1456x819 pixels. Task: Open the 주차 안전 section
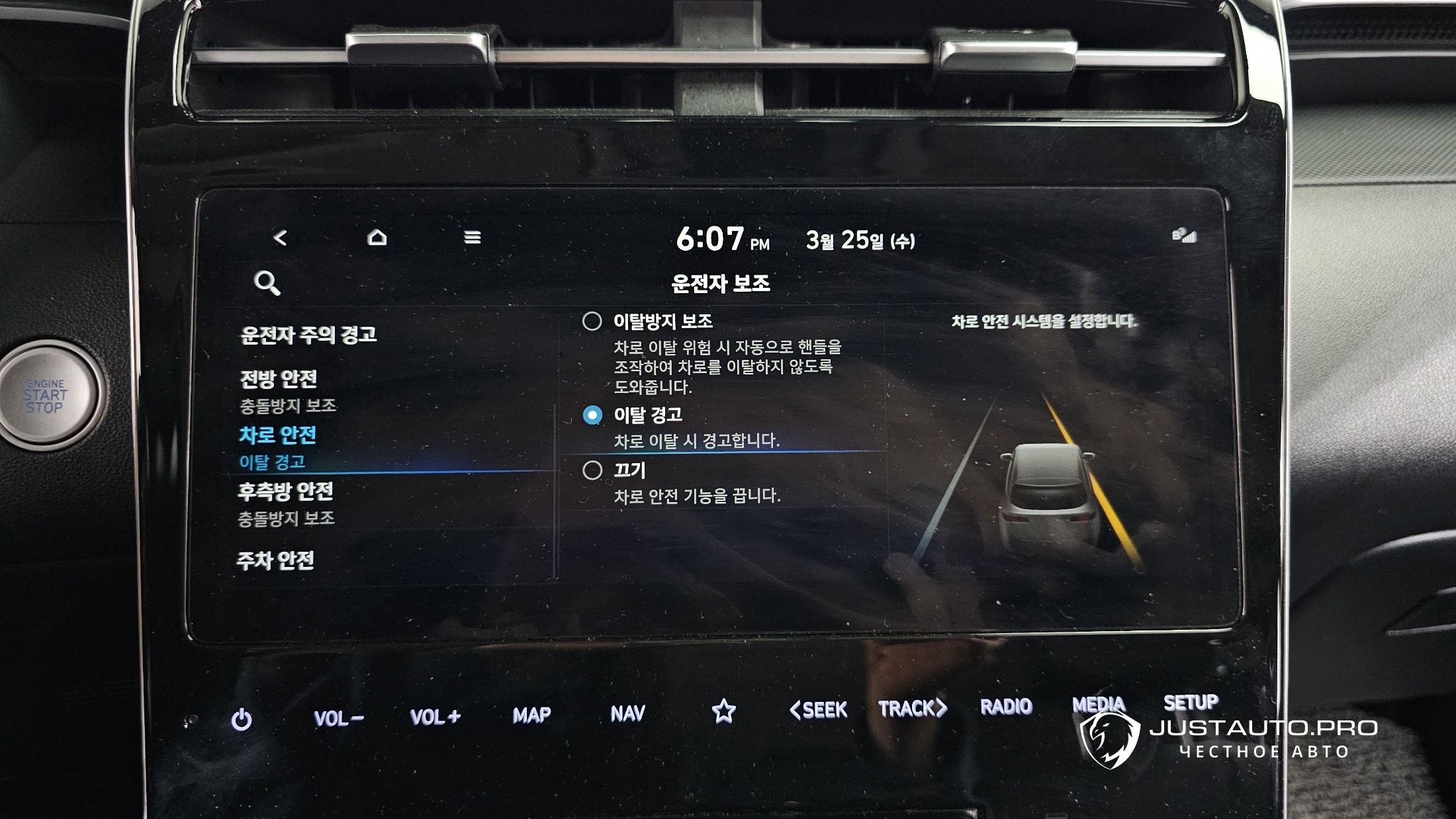point(275,561)
